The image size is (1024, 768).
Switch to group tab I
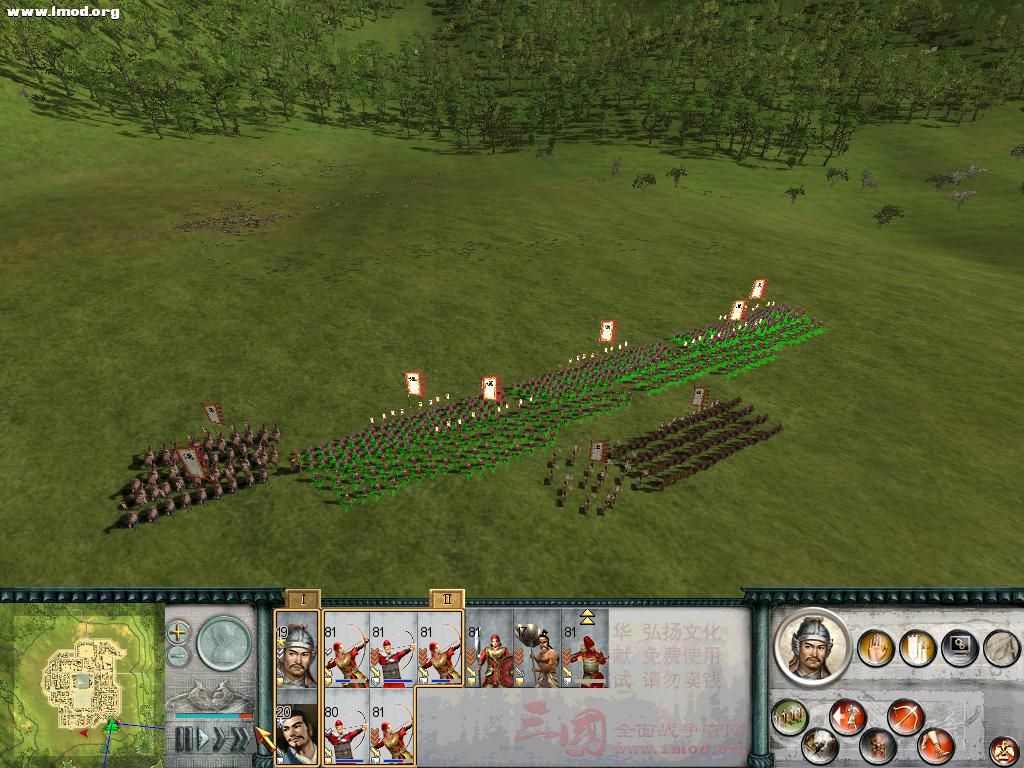303,600
